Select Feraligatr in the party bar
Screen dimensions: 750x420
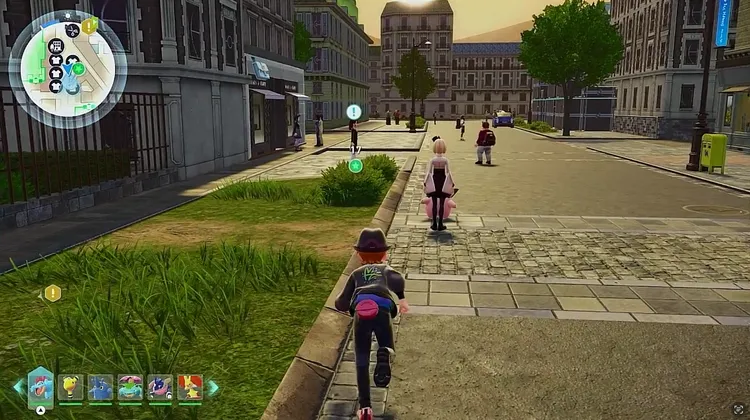[x=40, y=386]
